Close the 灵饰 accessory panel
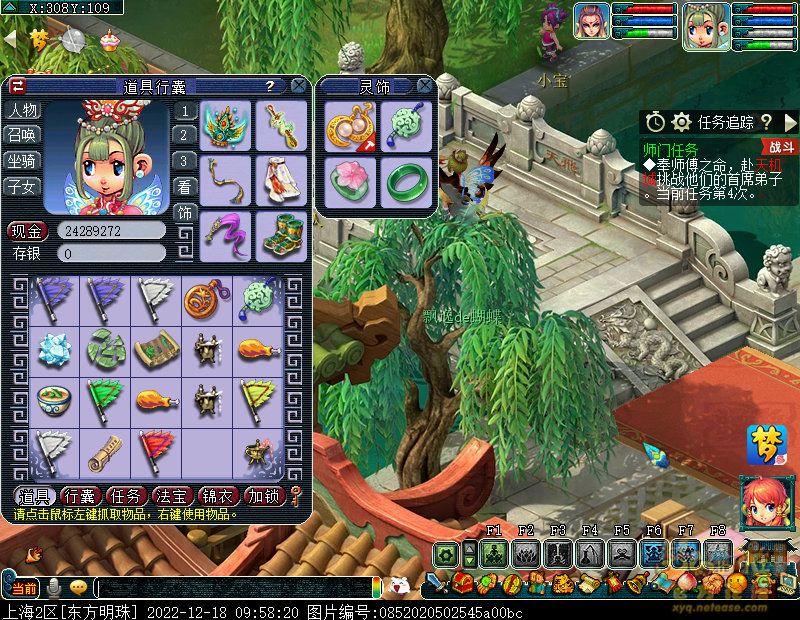The image size is (800, 620). click(x=425, y=86)
